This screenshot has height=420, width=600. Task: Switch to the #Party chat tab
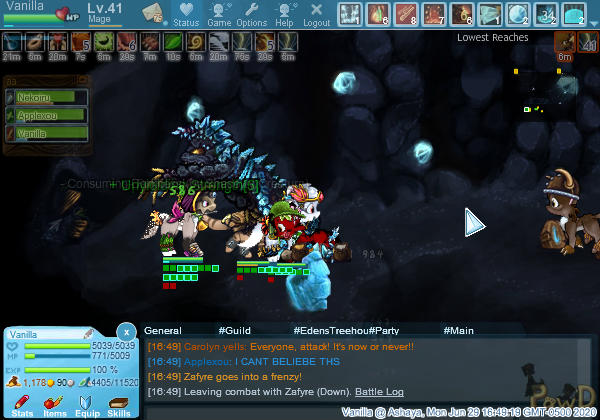385,330
